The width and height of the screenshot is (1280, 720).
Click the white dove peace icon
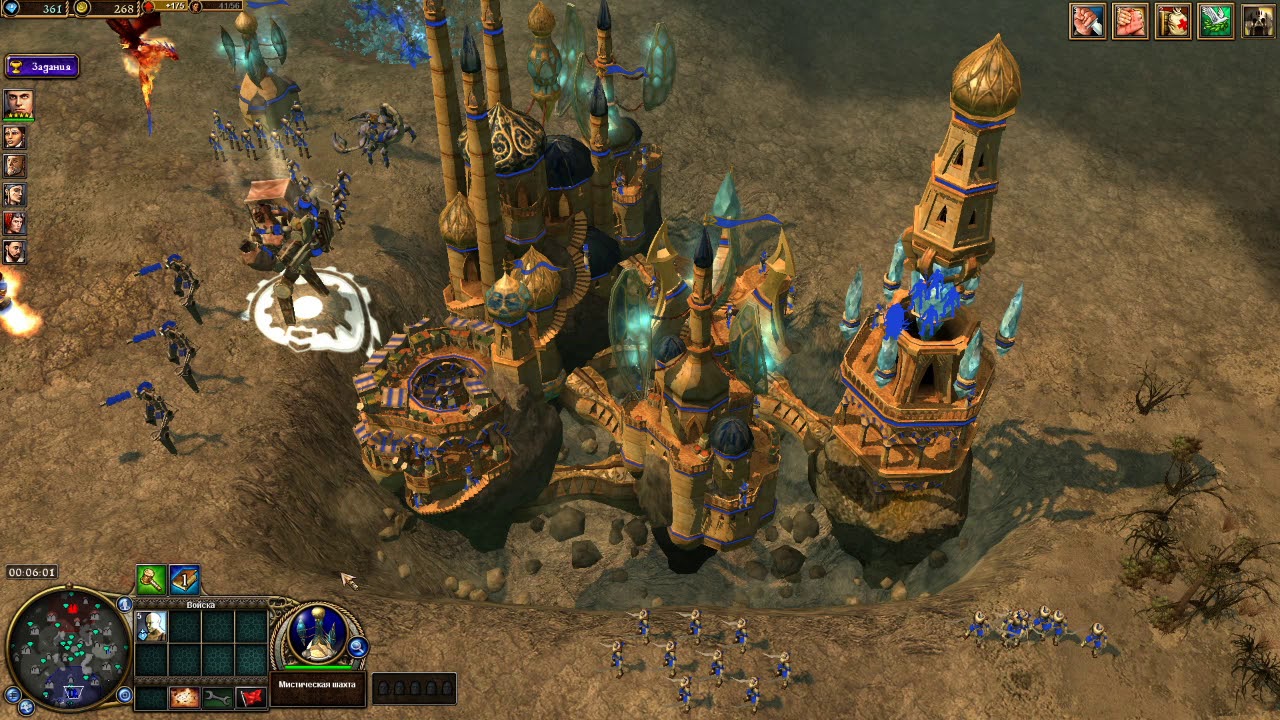(x=1215, y=21)
